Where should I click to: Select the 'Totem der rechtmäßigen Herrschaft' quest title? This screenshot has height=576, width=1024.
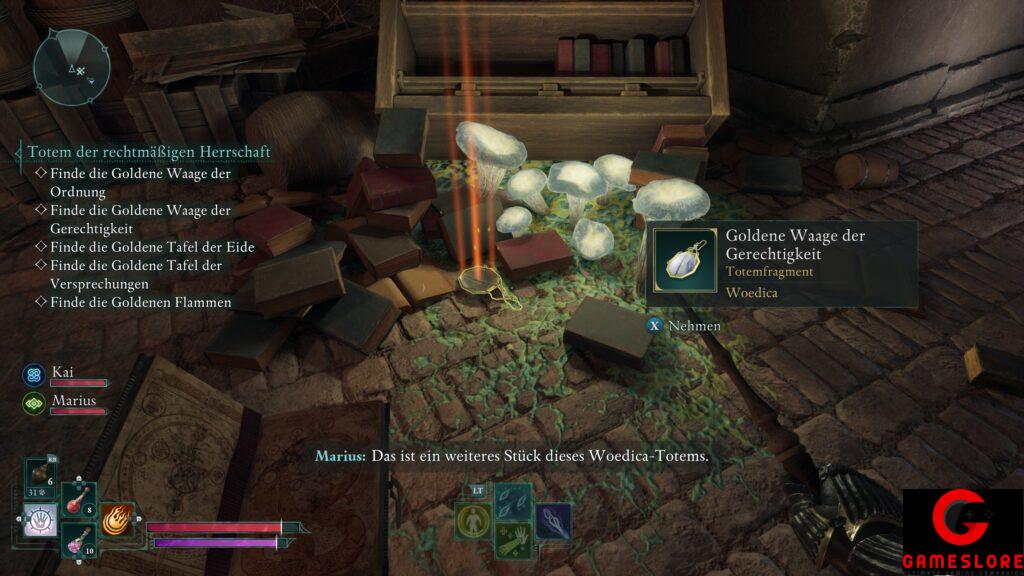(148, 152)
